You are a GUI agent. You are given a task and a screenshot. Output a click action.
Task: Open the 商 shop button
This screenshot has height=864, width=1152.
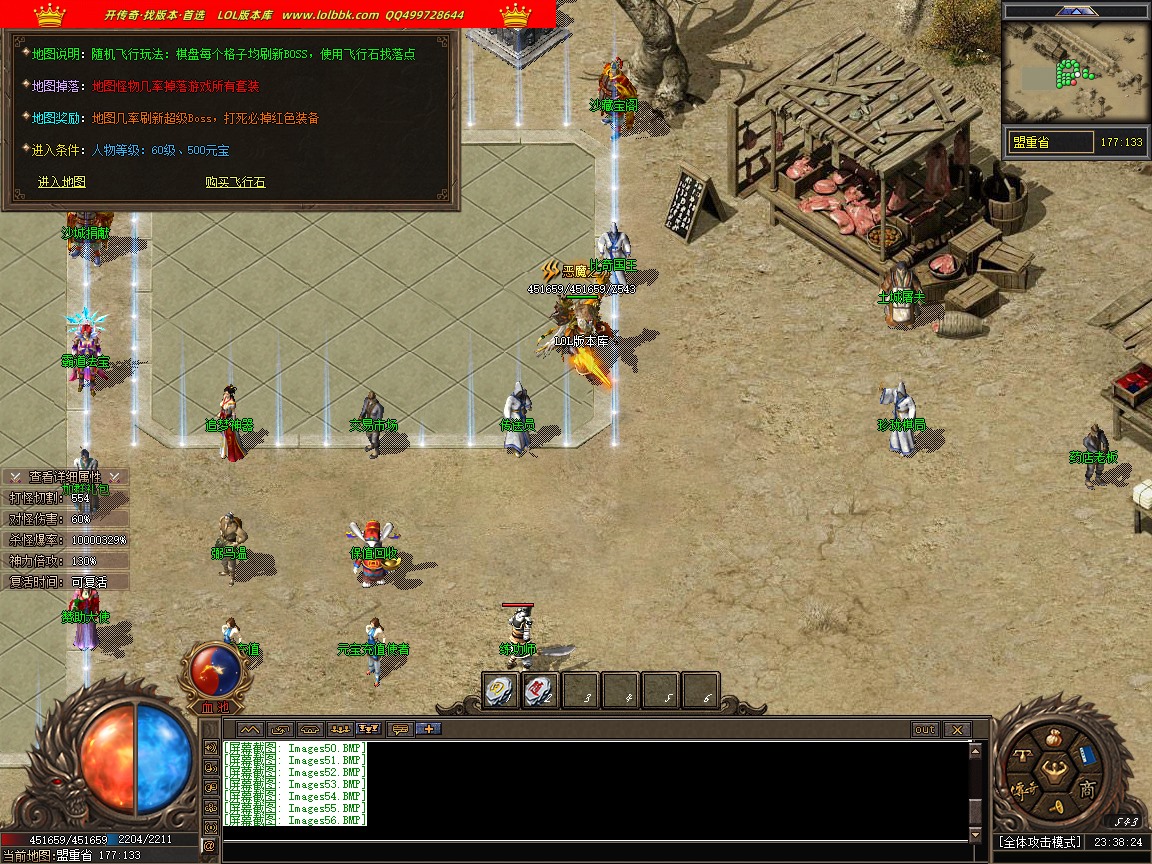tap(1087, 790)
